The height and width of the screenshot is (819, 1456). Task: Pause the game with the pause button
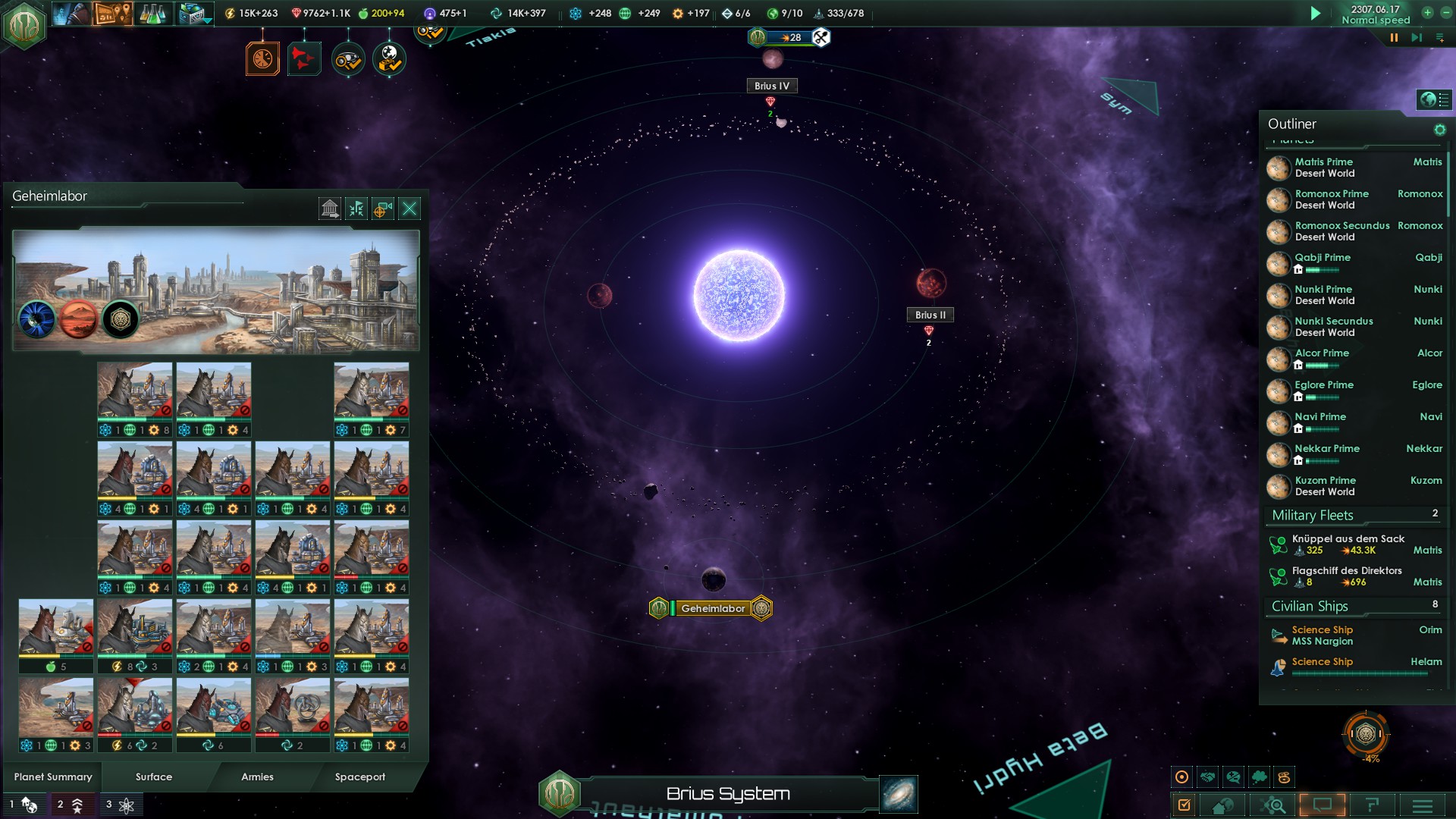click(1393, 37)
